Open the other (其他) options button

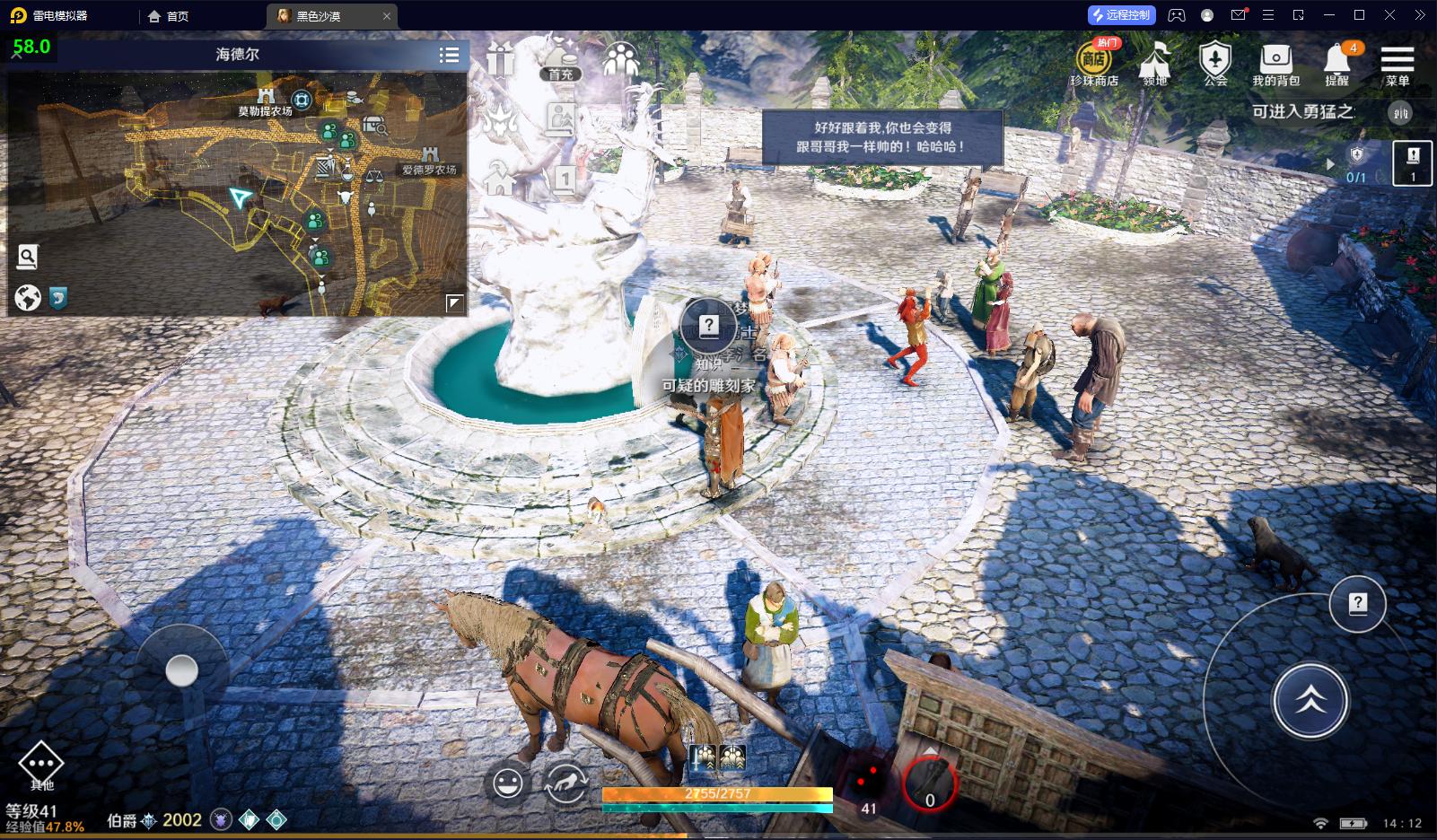click(x=41, y=766)
